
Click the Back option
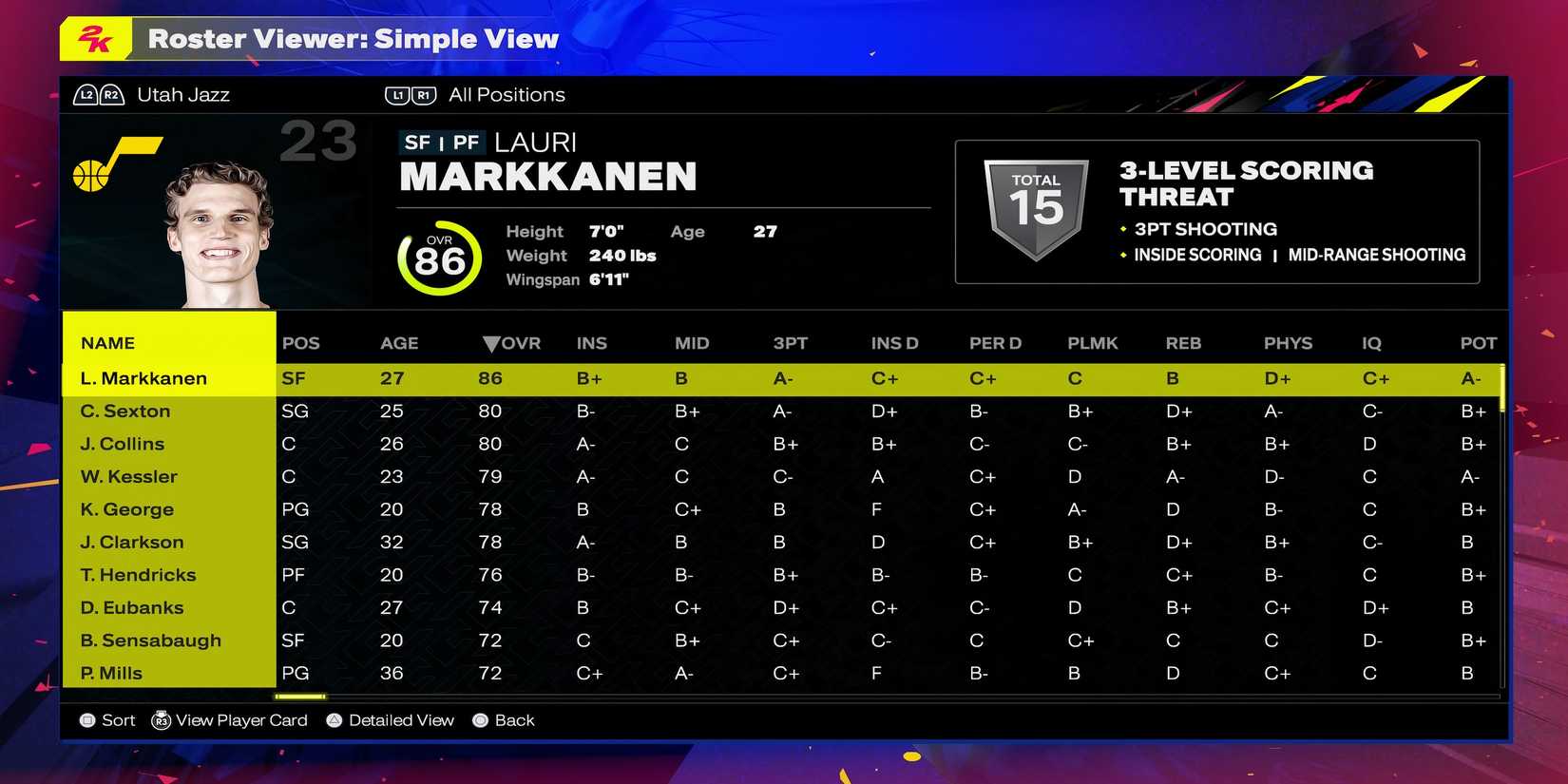coord(516,720)
